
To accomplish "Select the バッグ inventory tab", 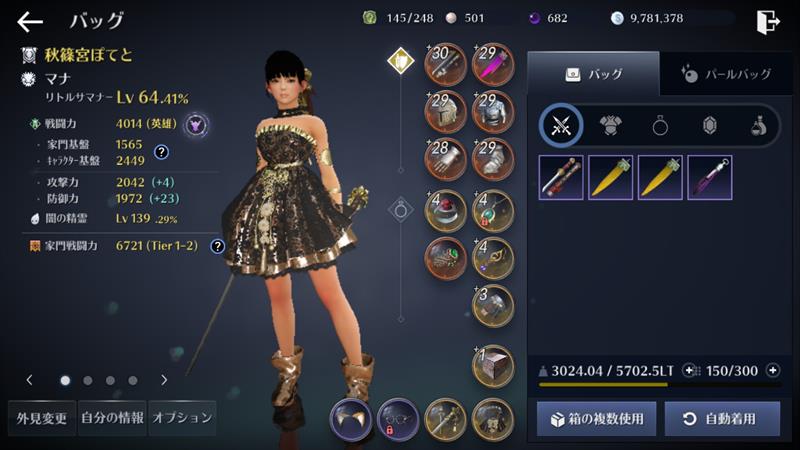I will (593, 73).
